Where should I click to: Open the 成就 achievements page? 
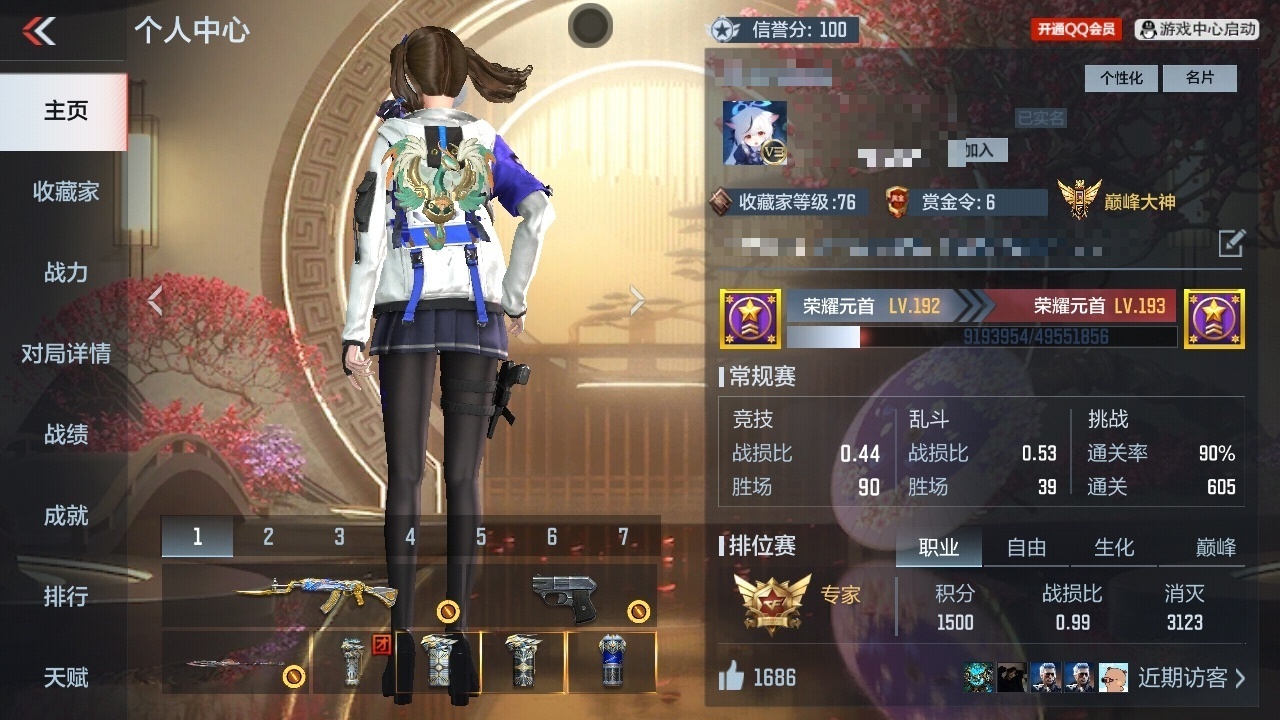click(65, 515)
